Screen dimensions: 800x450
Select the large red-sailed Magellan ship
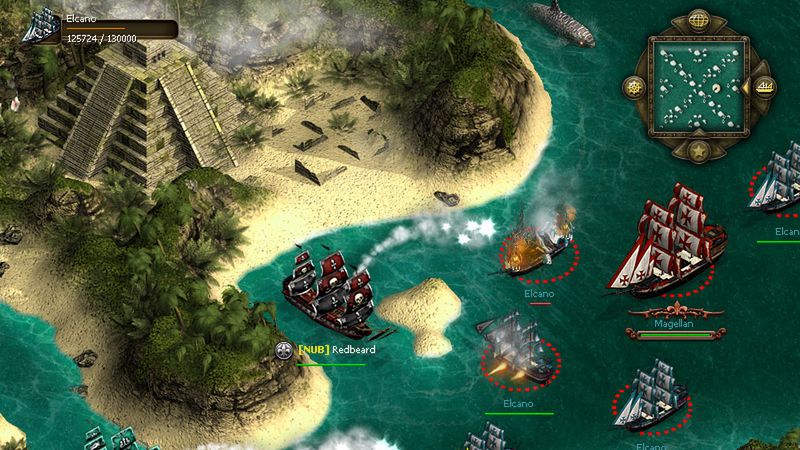666,242
